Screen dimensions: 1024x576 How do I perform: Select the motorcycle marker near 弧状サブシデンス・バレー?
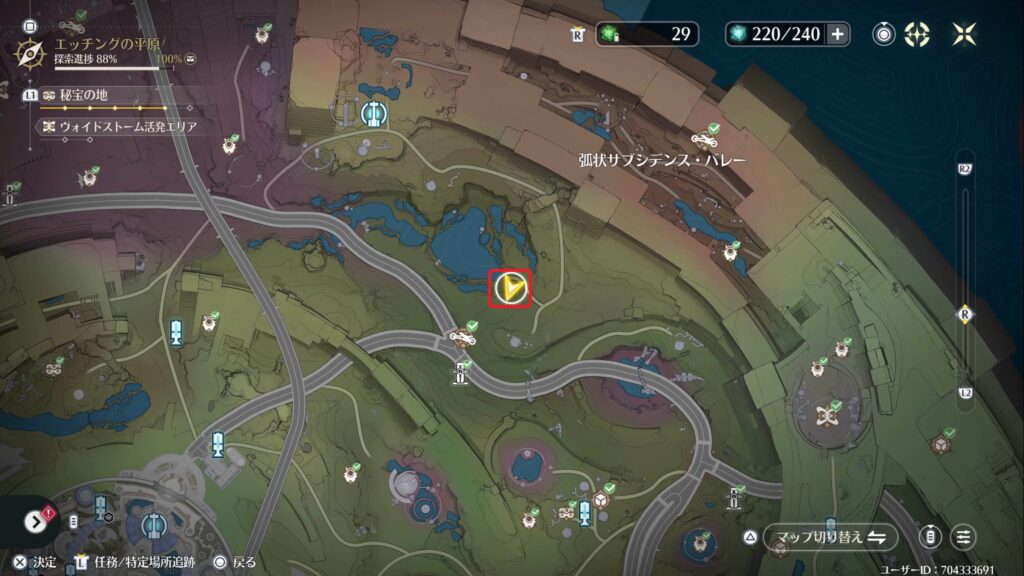(x=704, y=137)
